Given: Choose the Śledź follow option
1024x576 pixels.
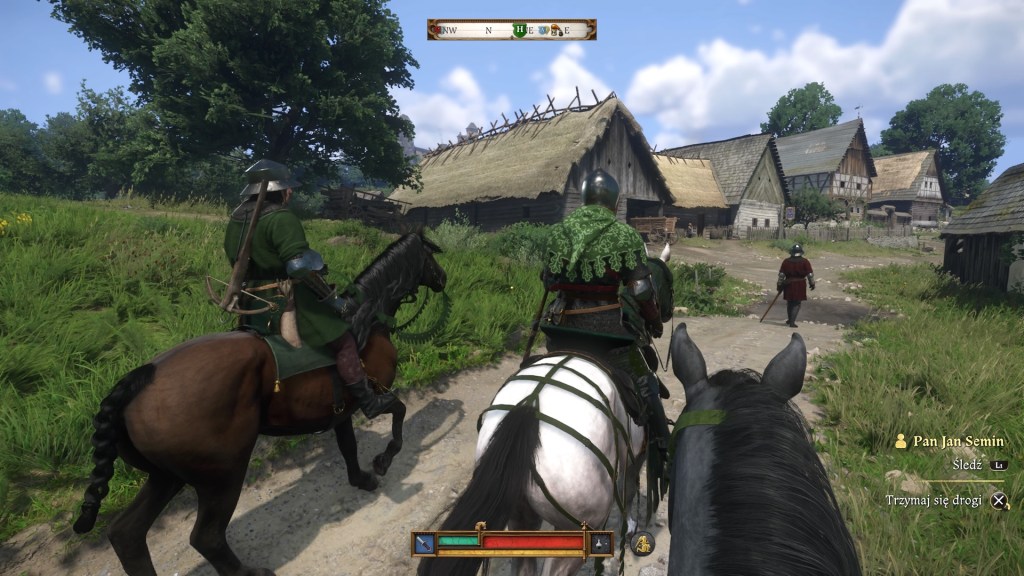Looking at the screenshot, I should point(967,465).
